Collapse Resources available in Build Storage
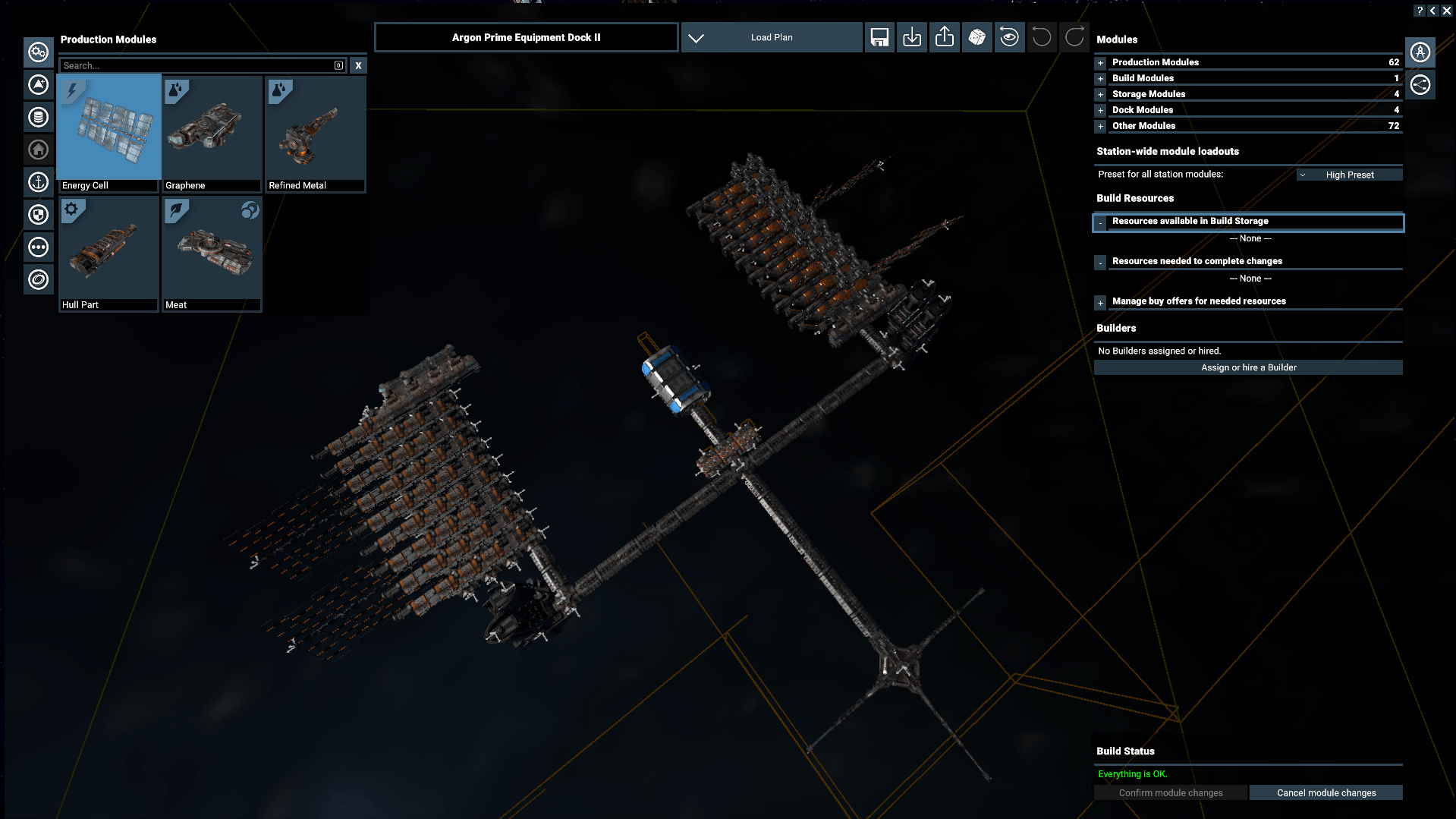The height and width of the screenshot is (819, 1456). click(1100, 222)
